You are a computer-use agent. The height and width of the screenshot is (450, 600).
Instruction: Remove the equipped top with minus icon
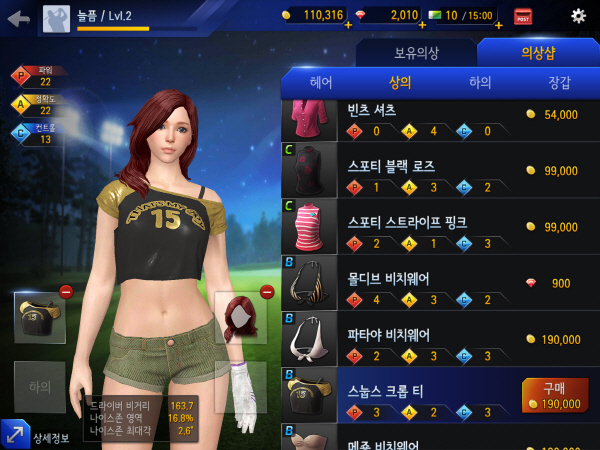tap(66, 292)
